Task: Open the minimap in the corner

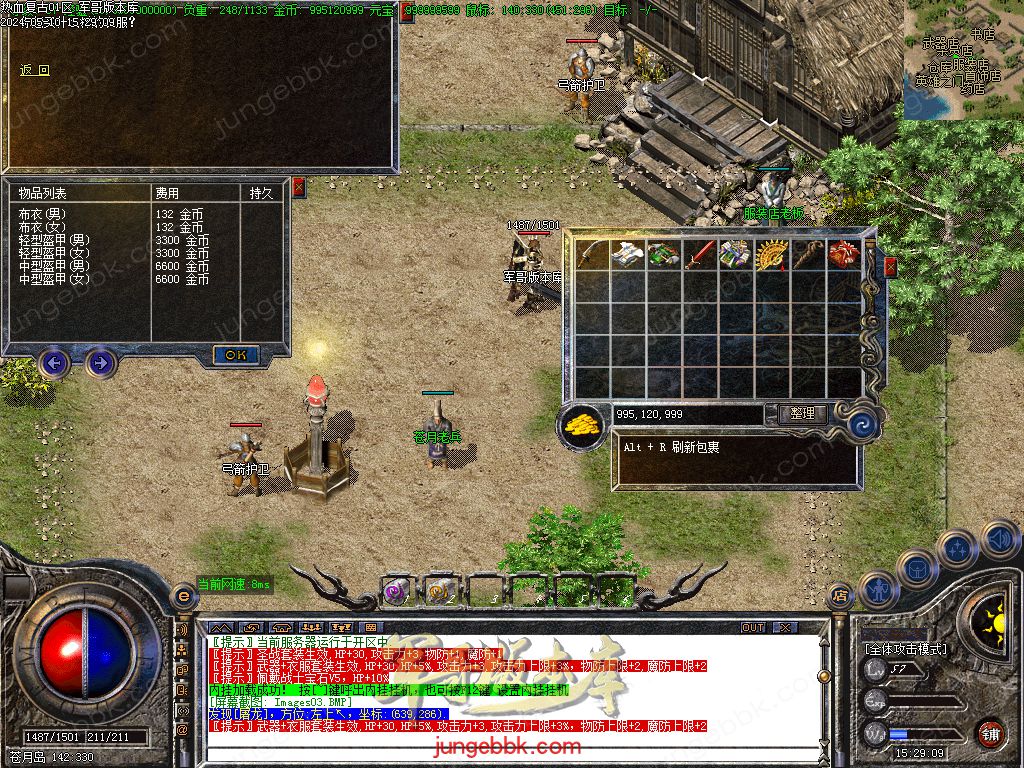Action: point(962,60)
